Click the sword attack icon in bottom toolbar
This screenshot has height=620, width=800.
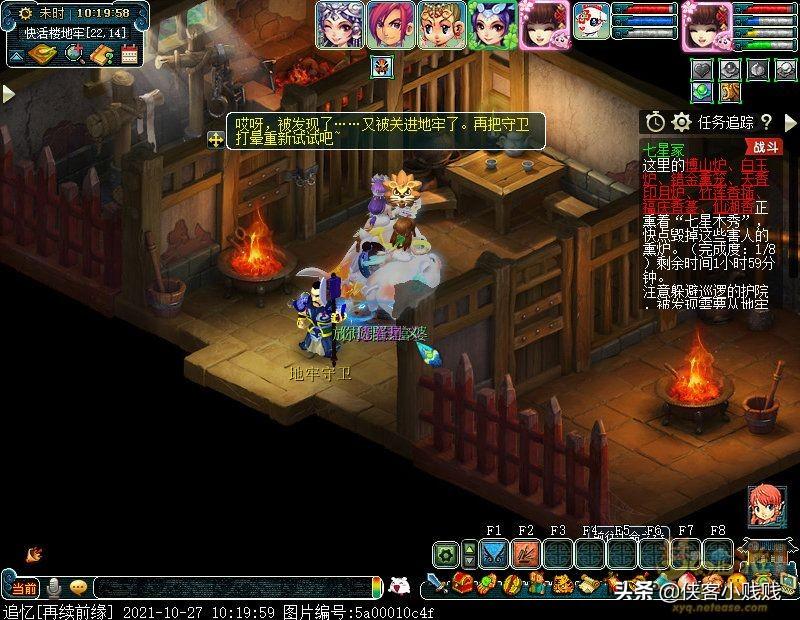click(x=436, y=584)
